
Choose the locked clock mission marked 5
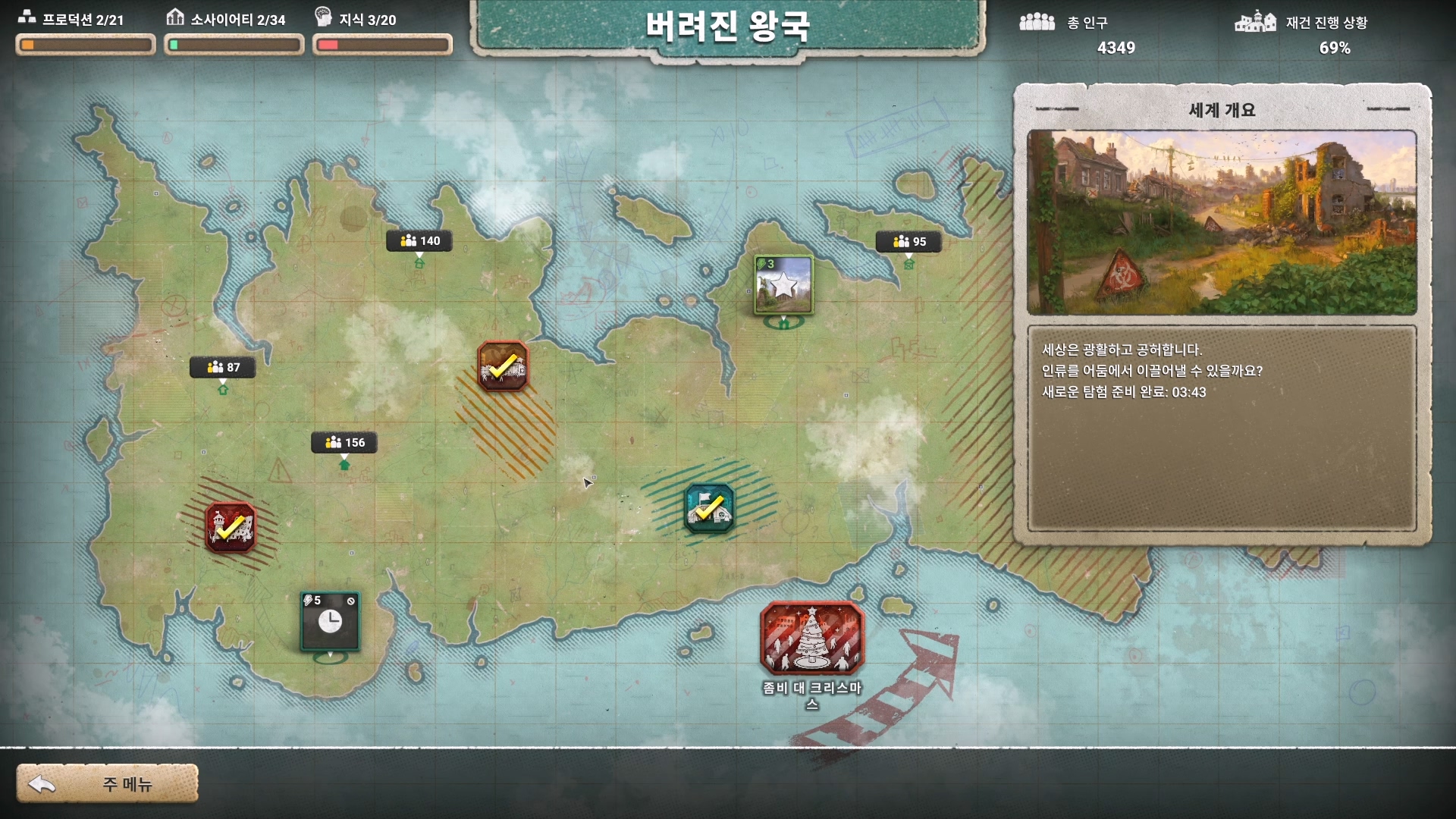(330, 621)
